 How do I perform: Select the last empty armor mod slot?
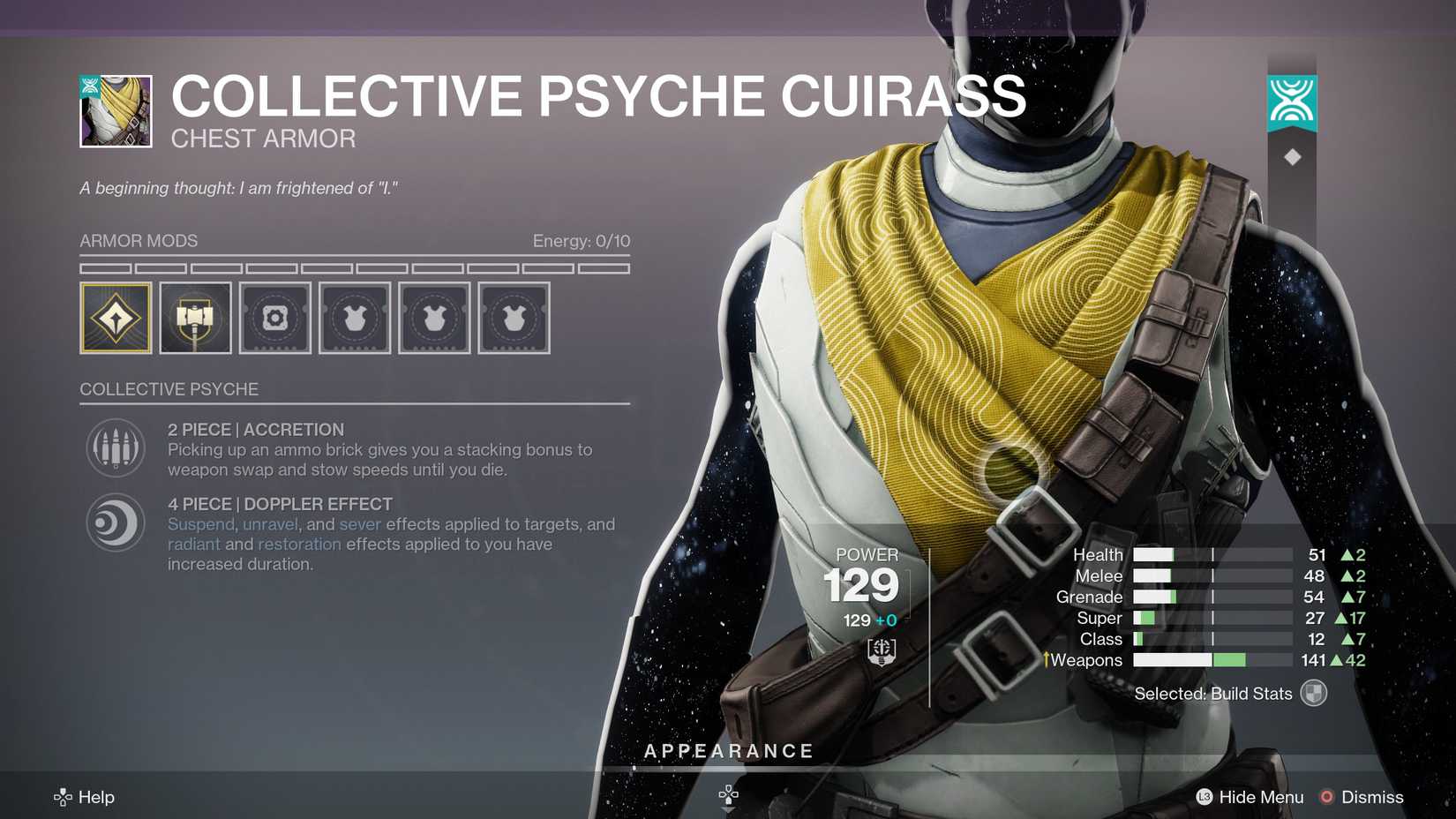(x=514, y=318)
